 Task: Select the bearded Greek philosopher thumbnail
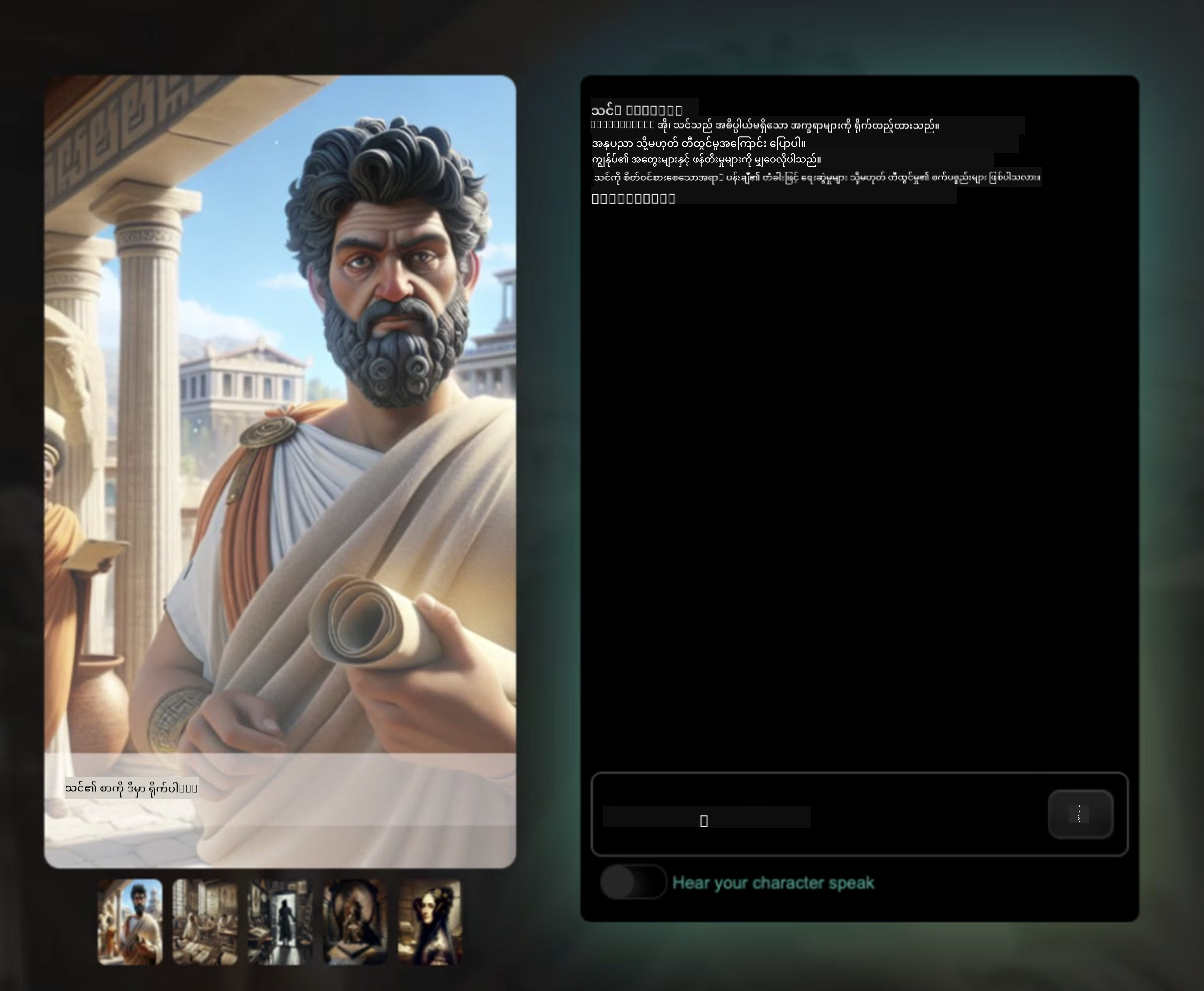tap(130, 922)
